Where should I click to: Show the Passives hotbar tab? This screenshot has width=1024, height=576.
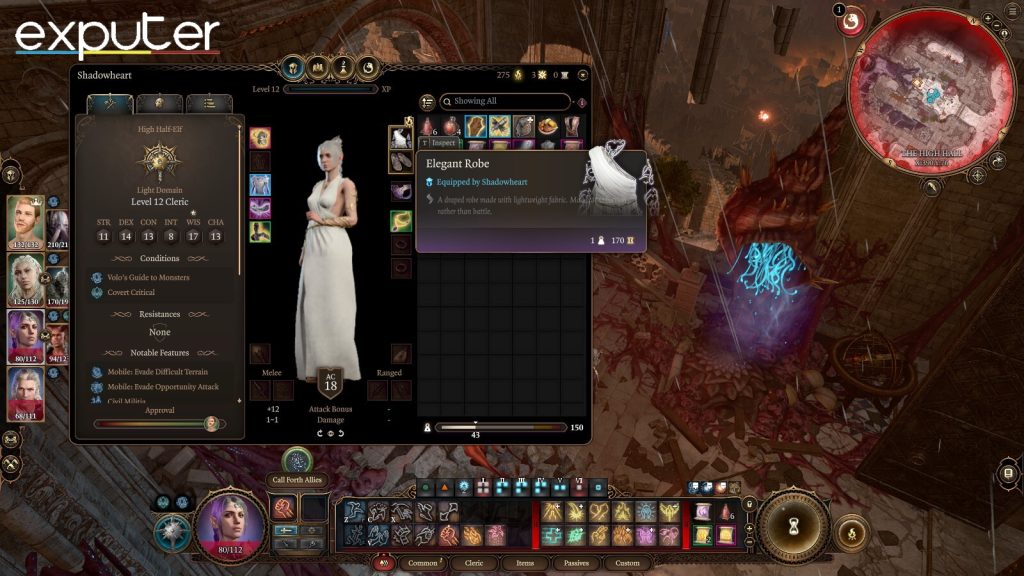click(576, 563)
